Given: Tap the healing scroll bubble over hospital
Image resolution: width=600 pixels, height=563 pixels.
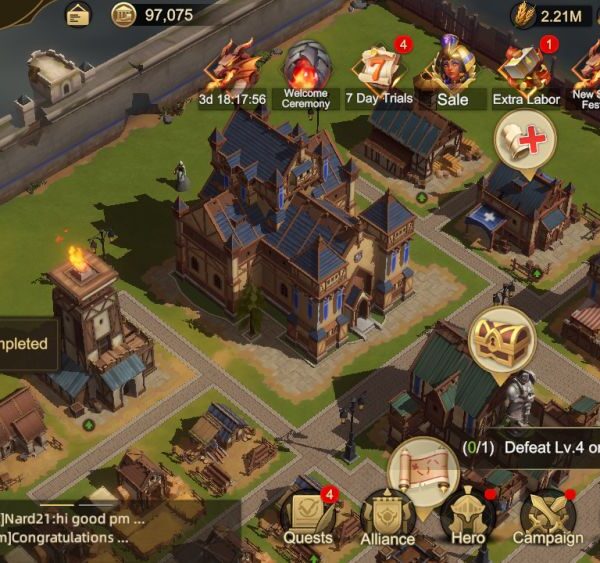Looking at the screenshot, I should [526, 139].
